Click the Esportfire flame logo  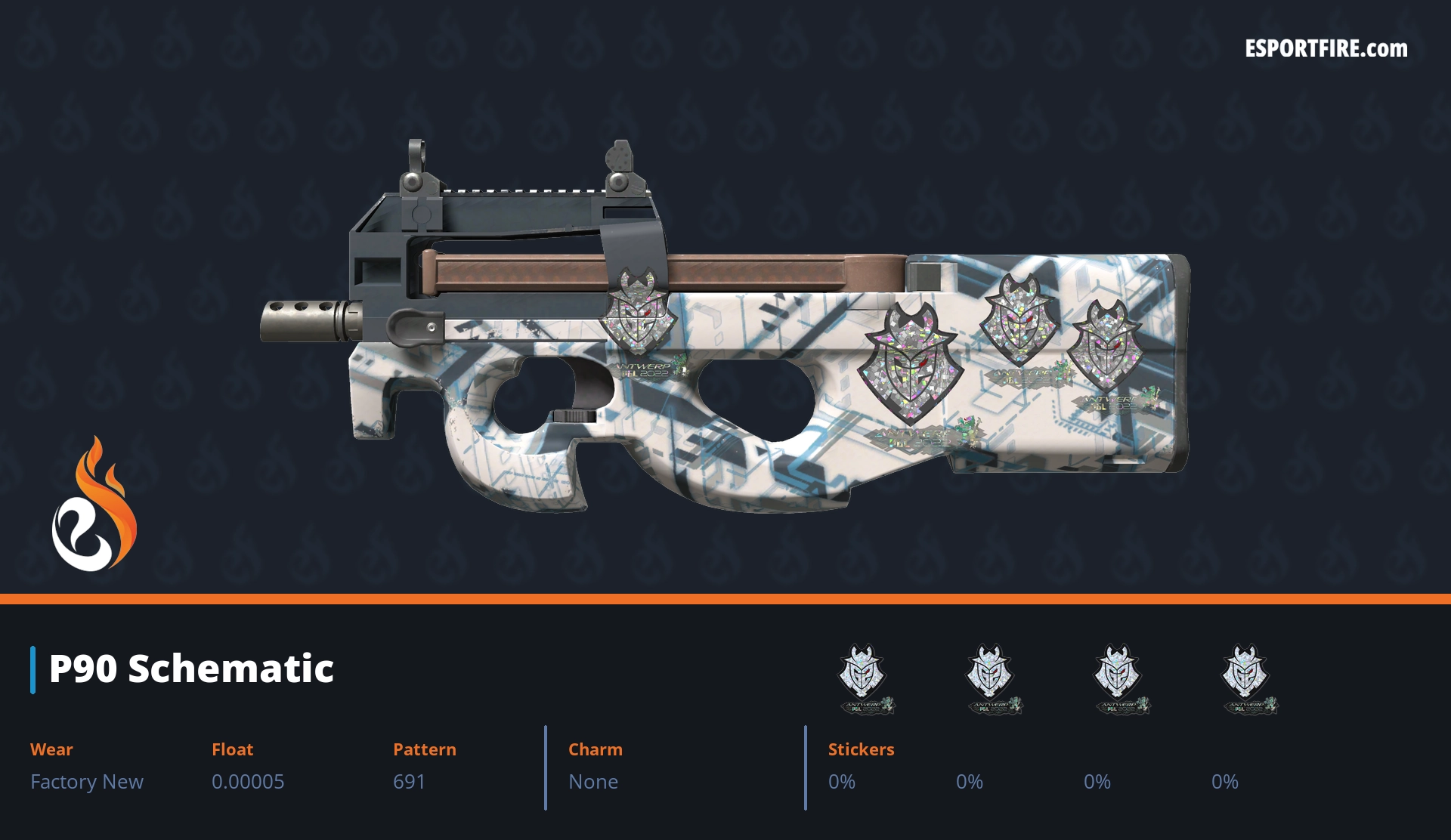click(x=94, y=505)
